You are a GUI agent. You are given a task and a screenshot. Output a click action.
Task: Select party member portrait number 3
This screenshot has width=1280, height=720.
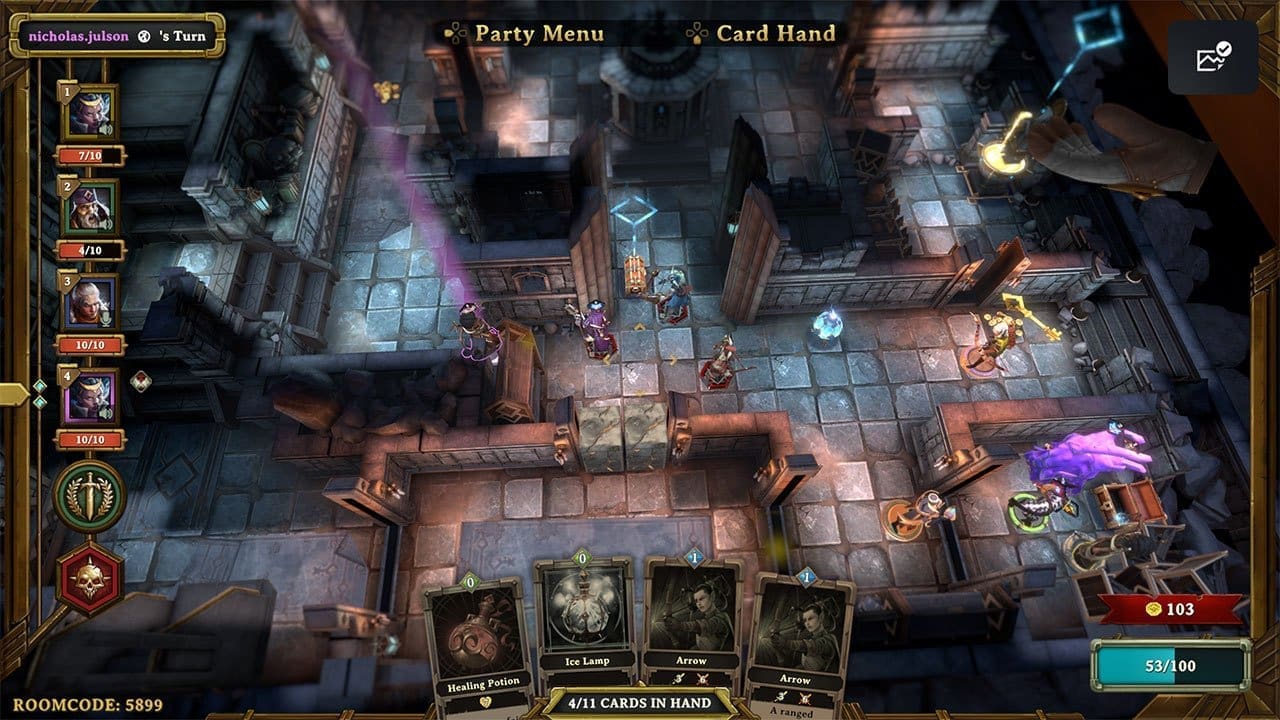pyautogui.click(x=91, y=302)
